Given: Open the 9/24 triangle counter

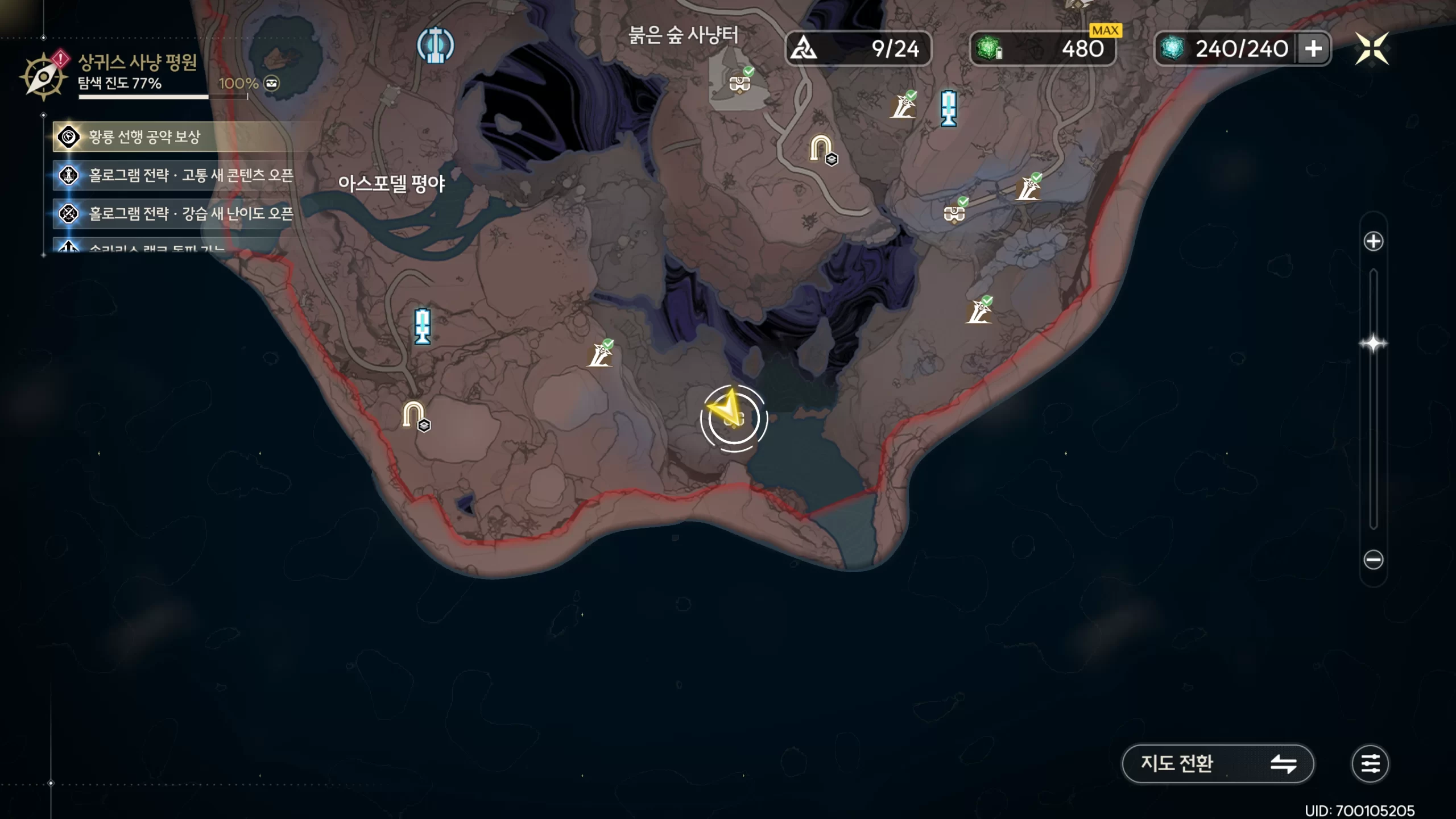Looking at the screenshot, I should (858, 49).
